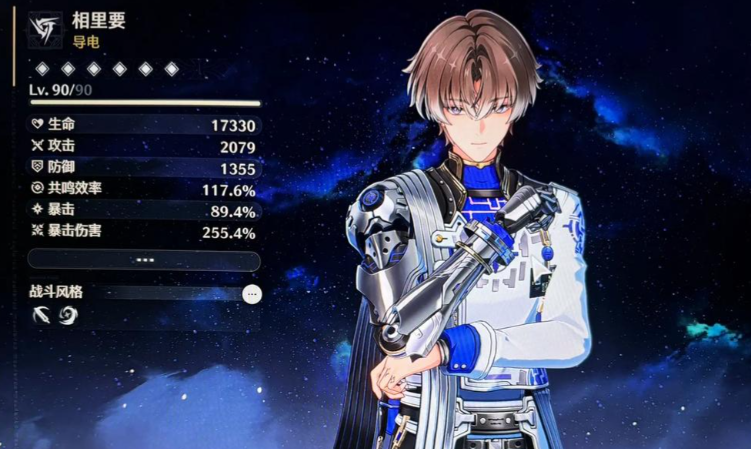
Task: Select the 防御 DEF stat row
Action: pos(144,168)
